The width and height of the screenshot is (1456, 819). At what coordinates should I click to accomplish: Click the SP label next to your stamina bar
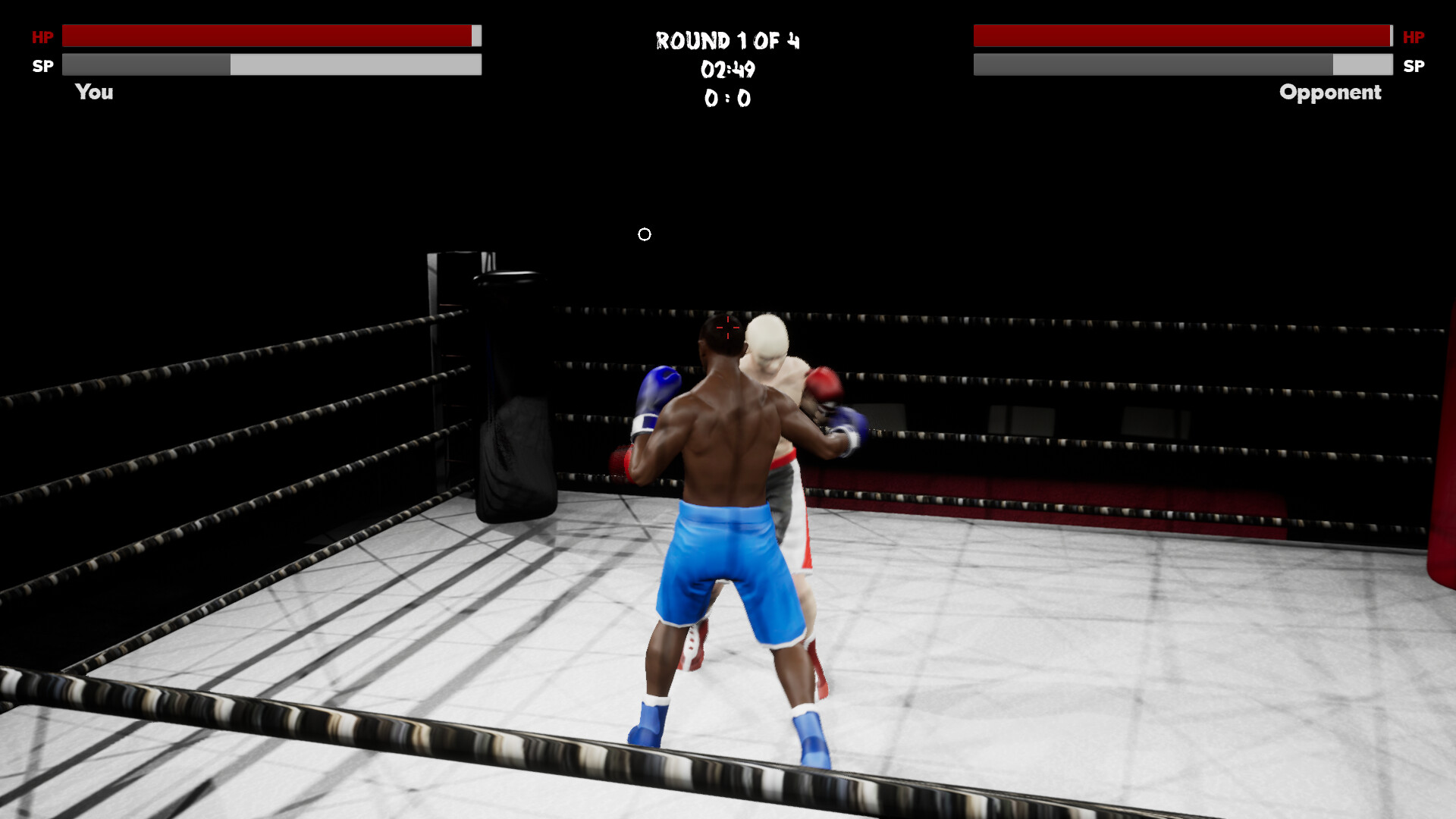tap(43, 65)
